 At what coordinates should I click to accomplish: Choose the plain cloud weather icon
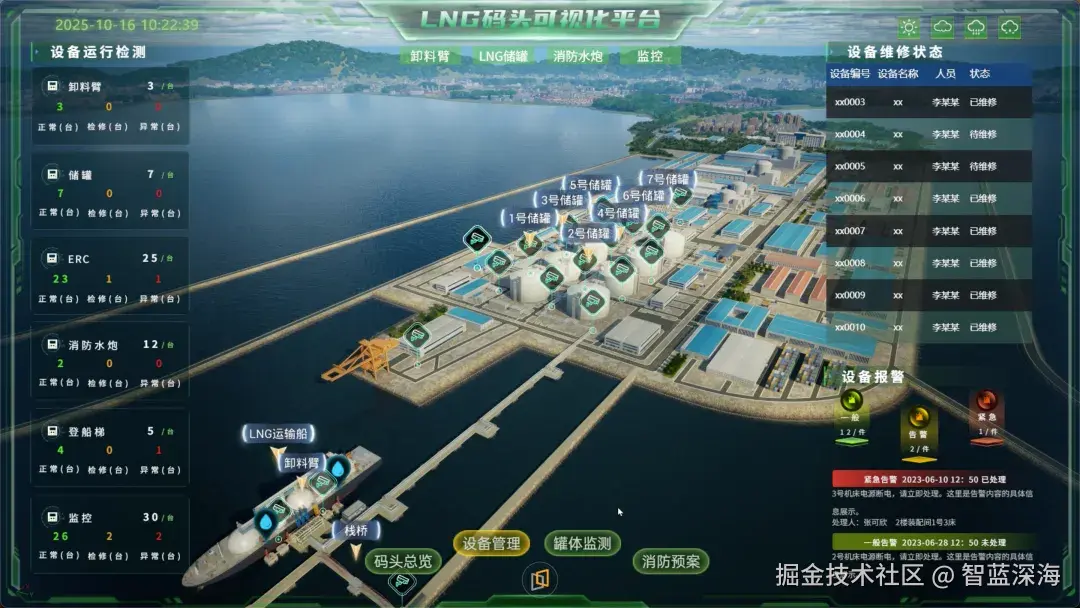pyautogui.click(x=943, y=28)
